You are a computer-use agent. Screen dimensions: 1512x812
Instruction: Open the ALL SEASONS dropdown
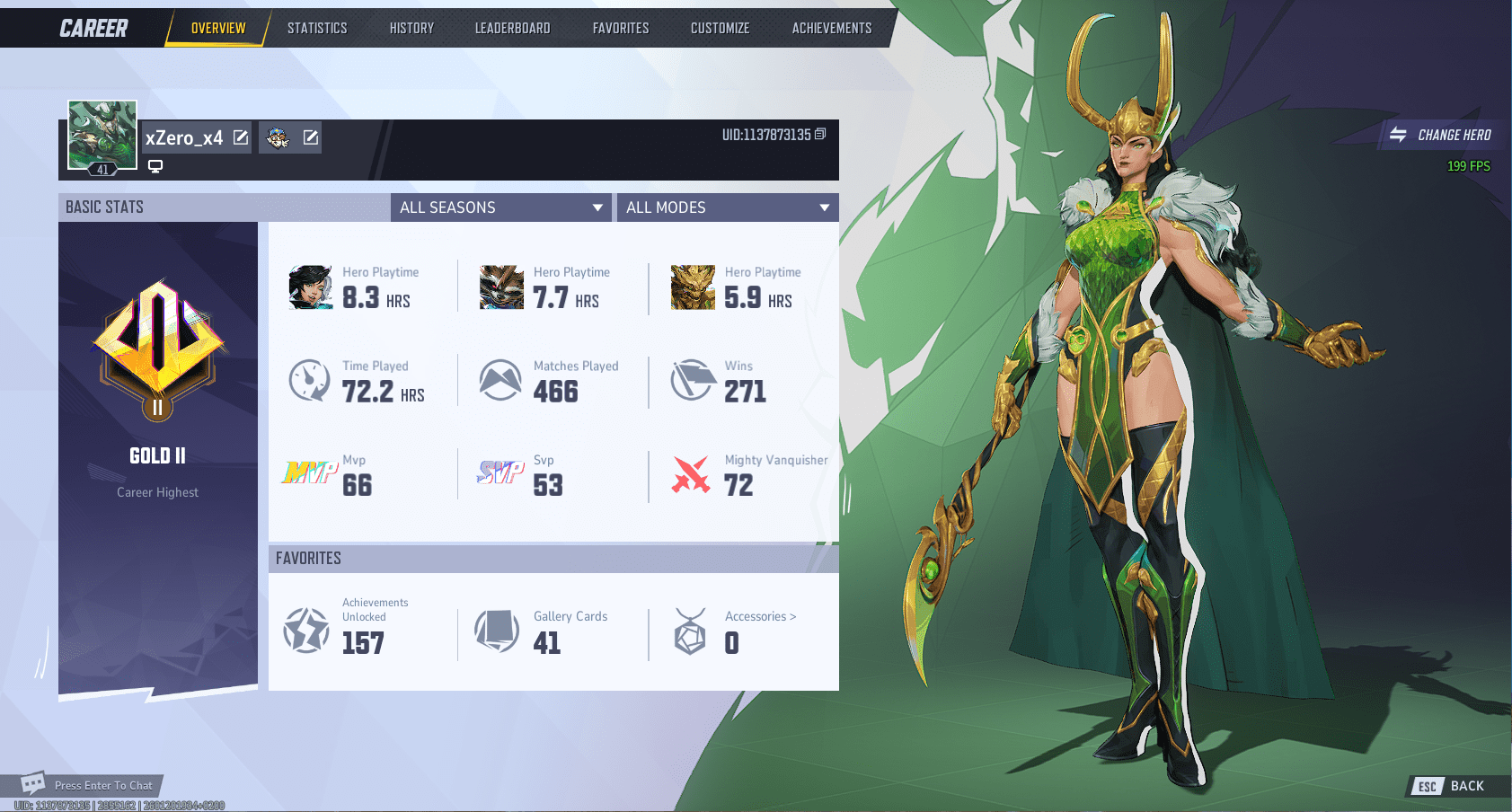click(500, 207)
